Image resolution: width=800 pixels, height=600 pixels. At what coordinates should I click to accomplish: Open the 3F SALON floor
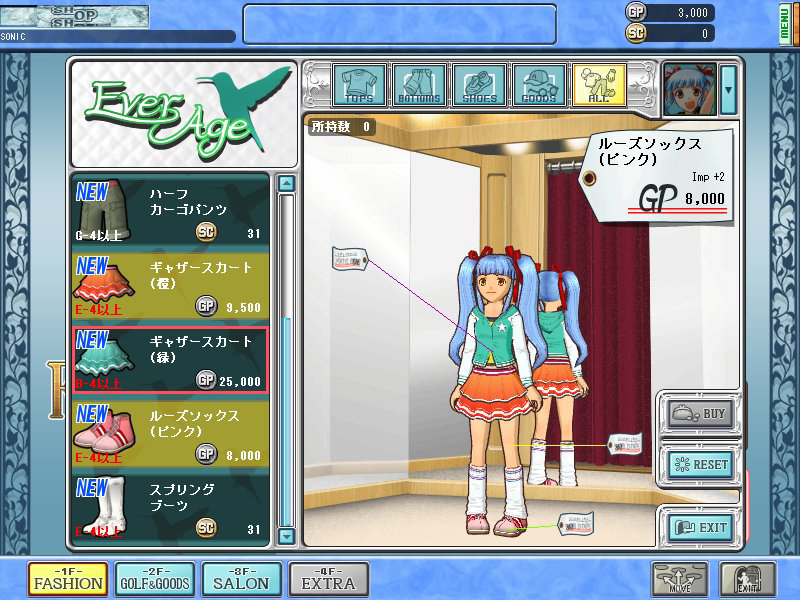pyautogui.click(x=241, y=580)
